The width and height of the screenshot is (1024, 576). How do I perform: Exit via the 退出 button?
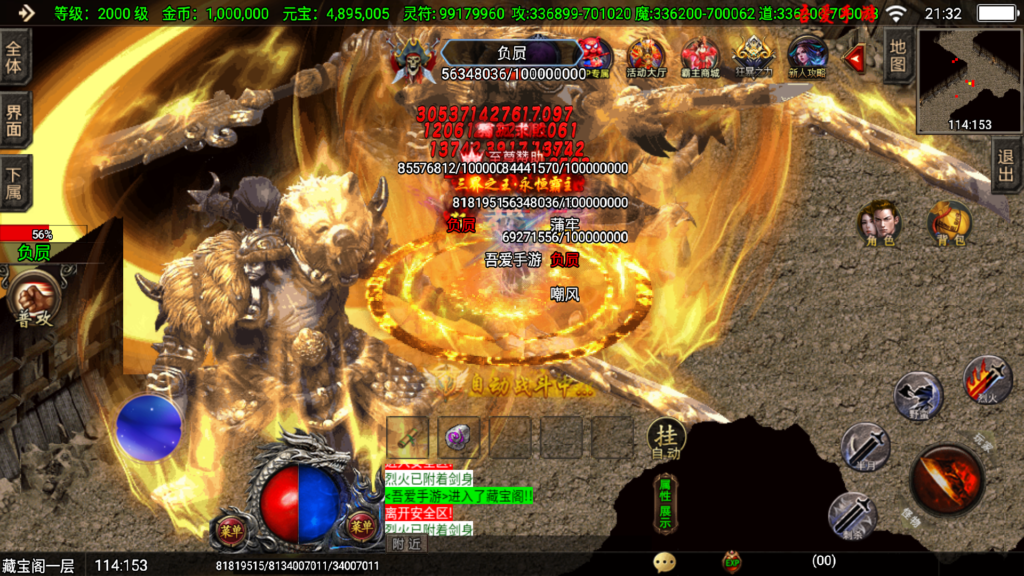coord(1007,167)
